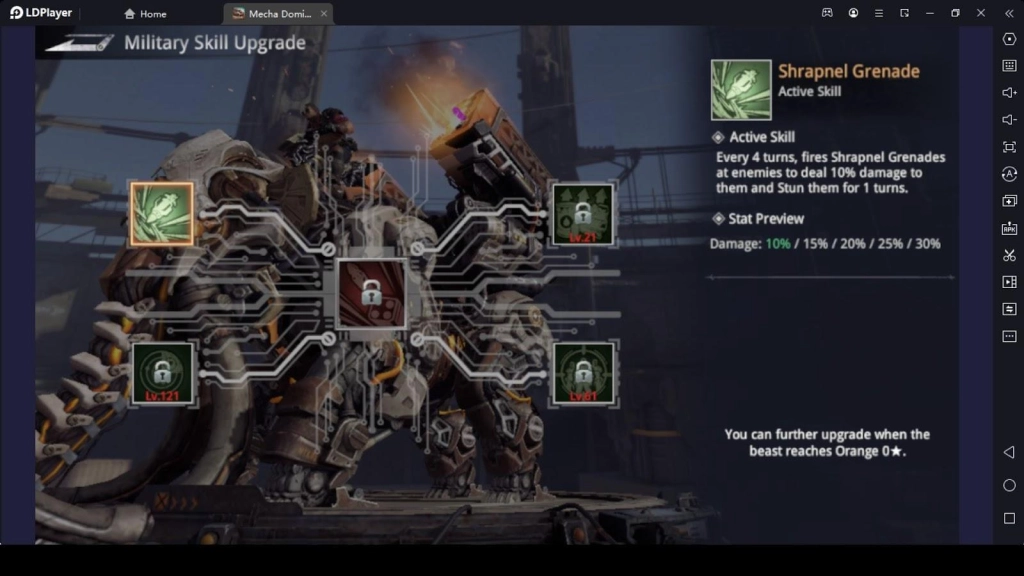
Task: Open the emulator keyboard mapping tool
Action: (1009, 66)
